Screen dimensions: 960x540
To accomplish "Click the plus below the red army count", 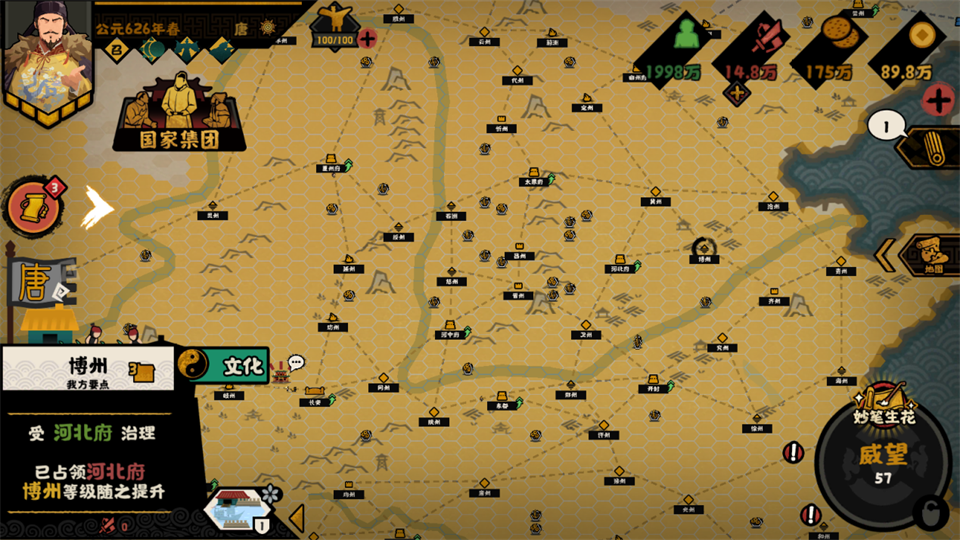I will [738, 94].
